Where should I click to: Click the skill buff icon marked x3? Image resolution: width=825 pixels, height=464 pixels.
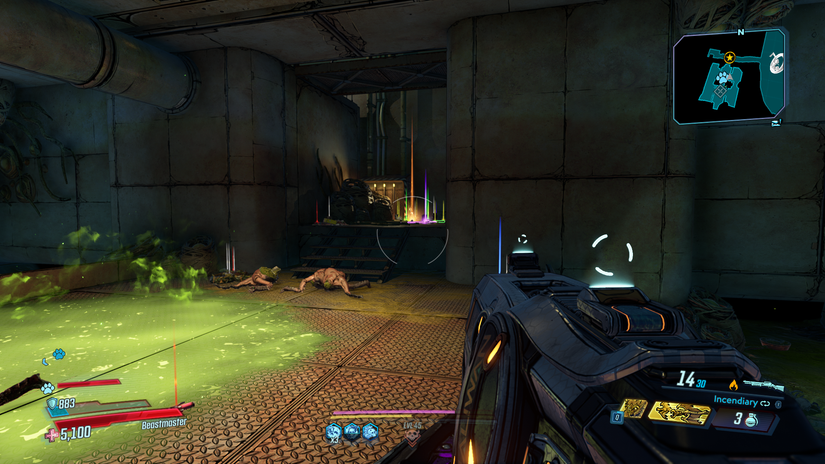[x=332, y=431]
